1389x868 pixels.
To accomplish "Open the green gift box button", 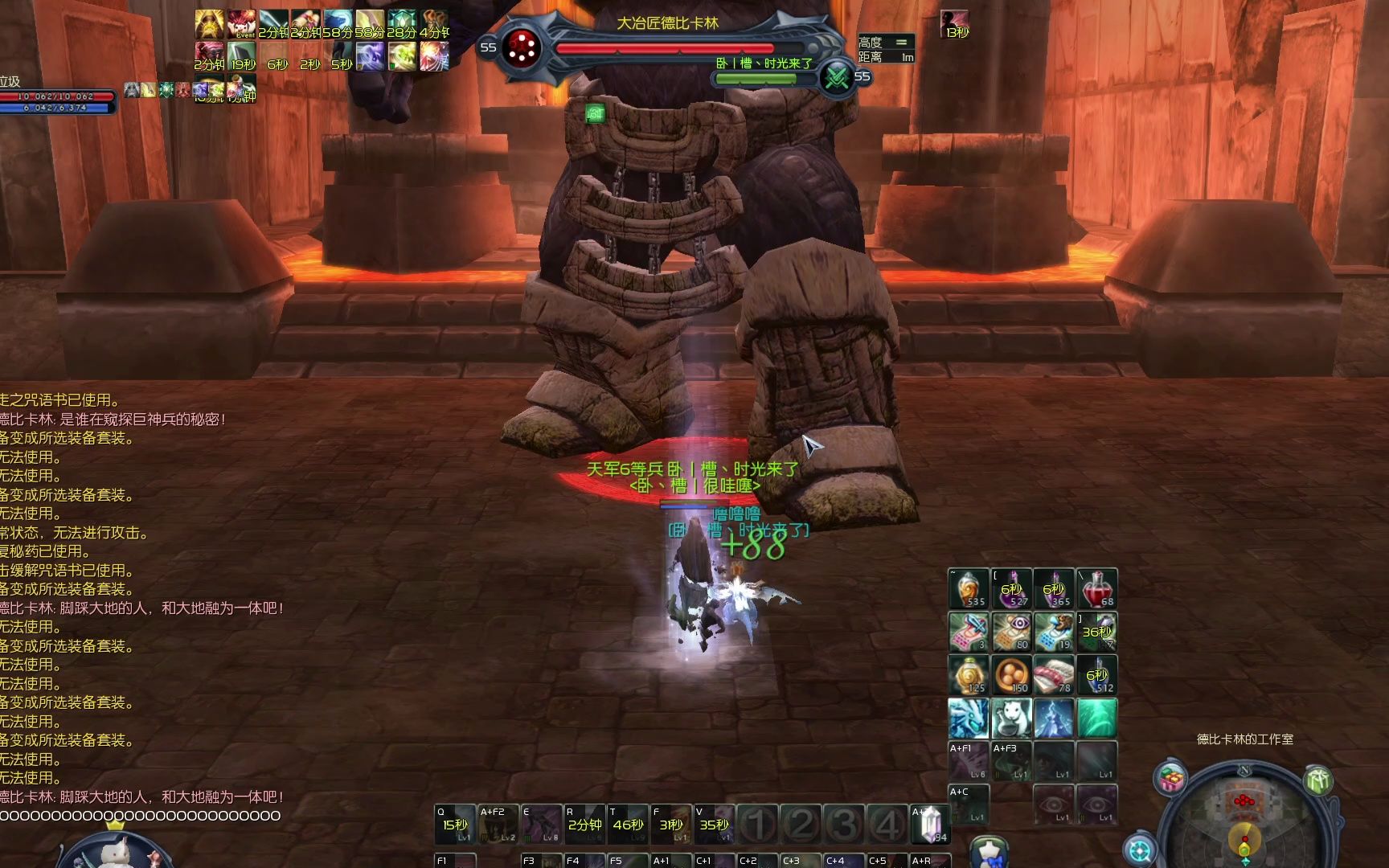I will tap(1317, 779).
